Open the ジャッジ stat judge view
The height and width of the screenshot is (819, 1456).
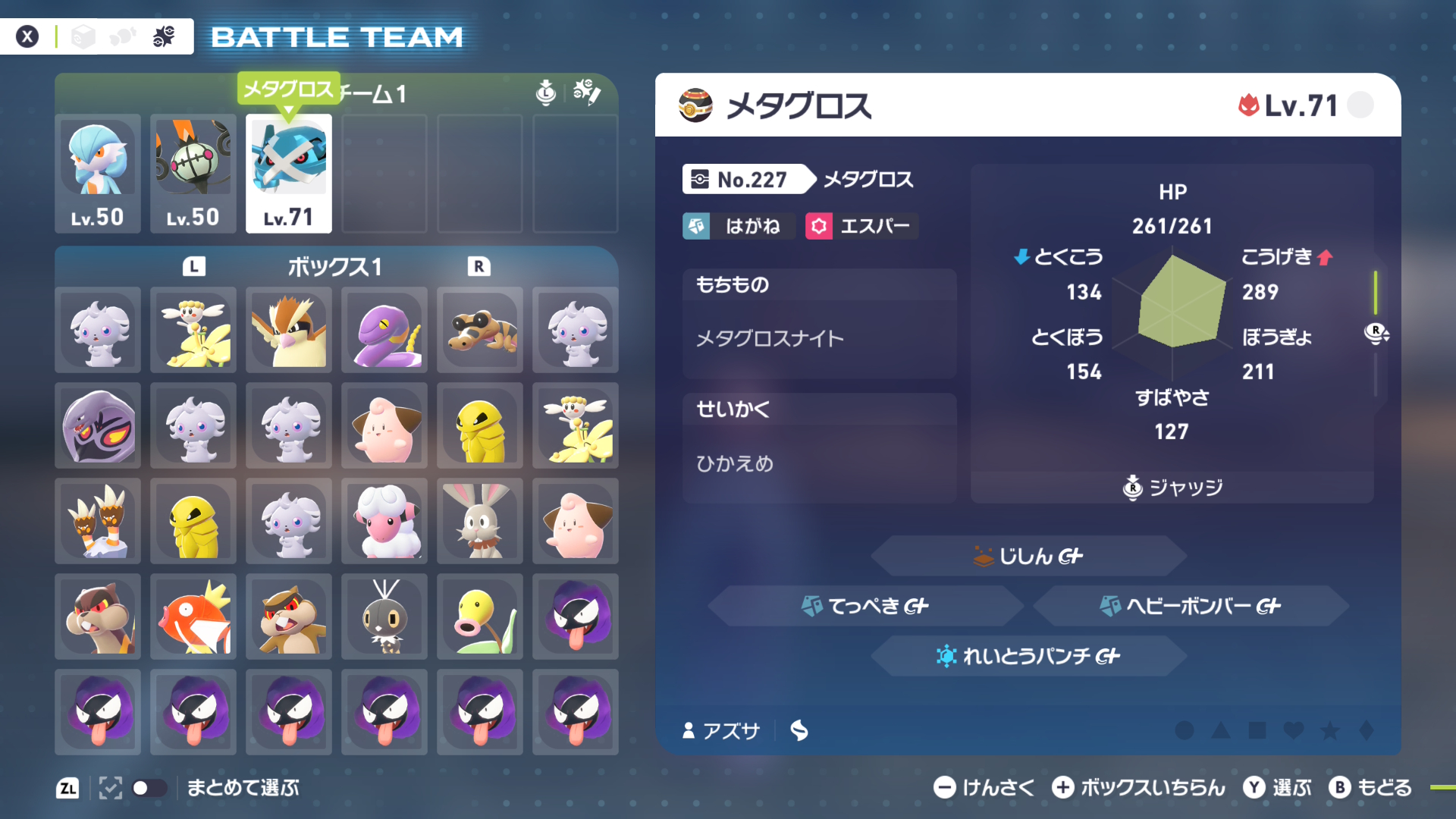[1173, 488]
